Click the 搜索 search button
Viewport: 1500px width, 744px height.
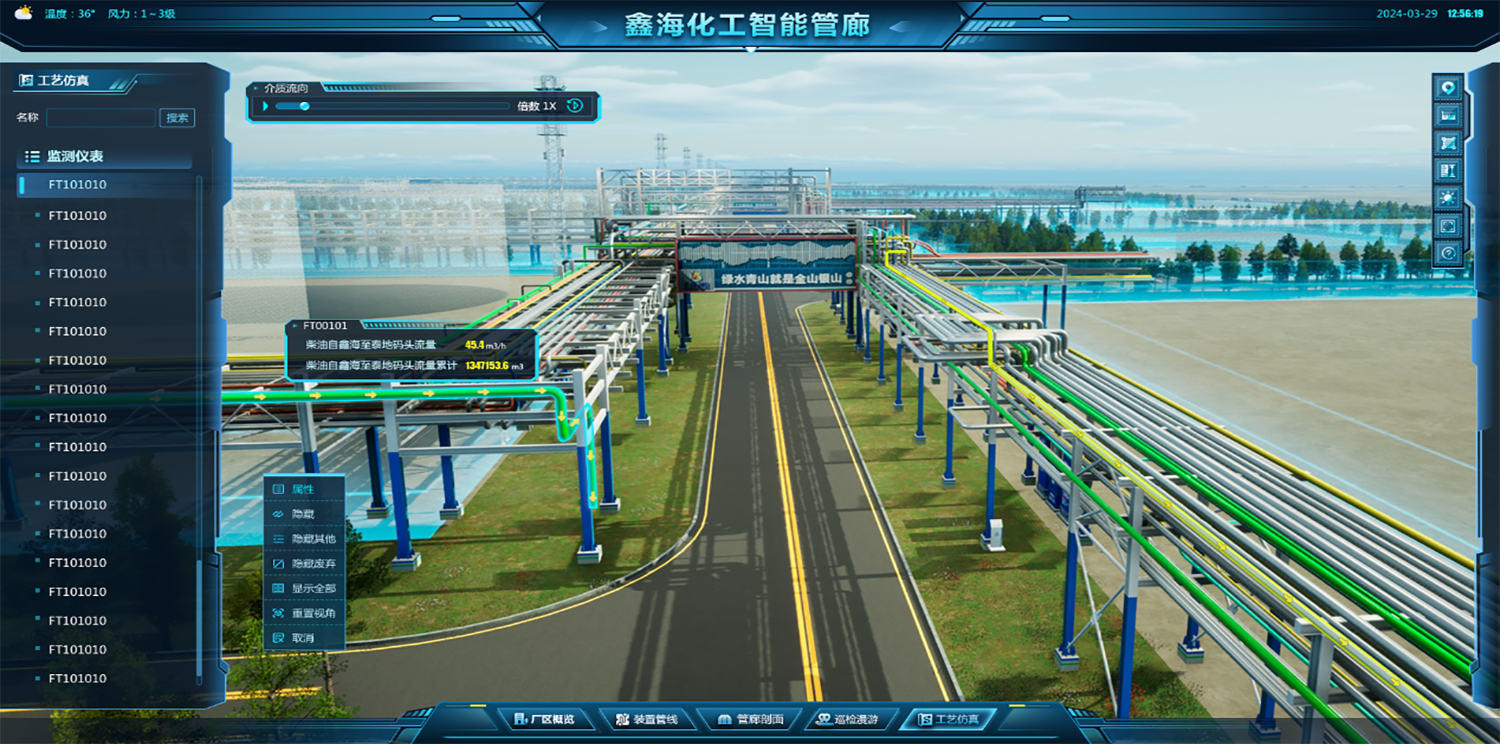tap(177, 118)
